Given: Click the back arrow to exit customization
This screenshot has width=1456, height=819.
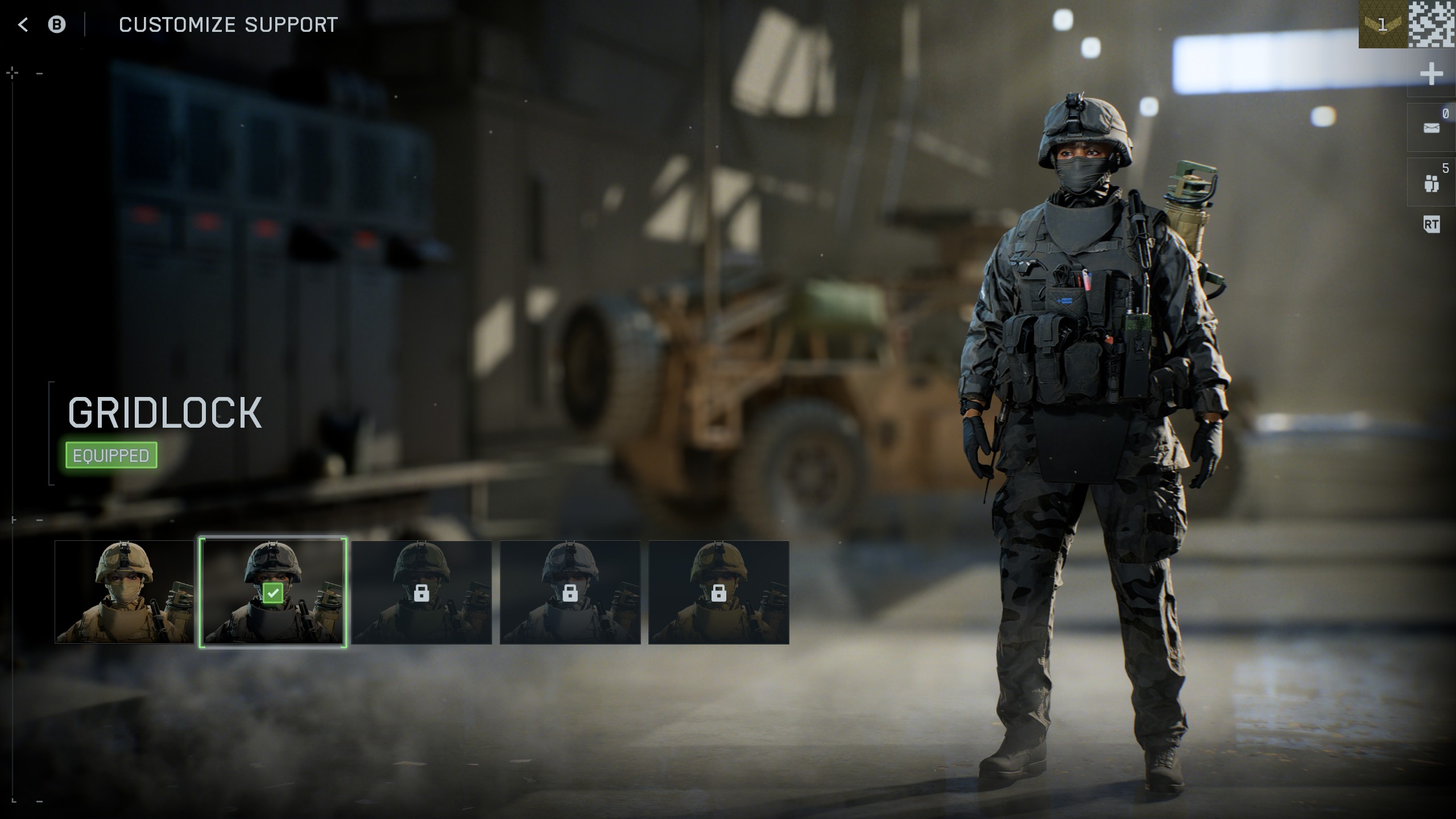Looking at the screenshot, I should coord(22,24).
